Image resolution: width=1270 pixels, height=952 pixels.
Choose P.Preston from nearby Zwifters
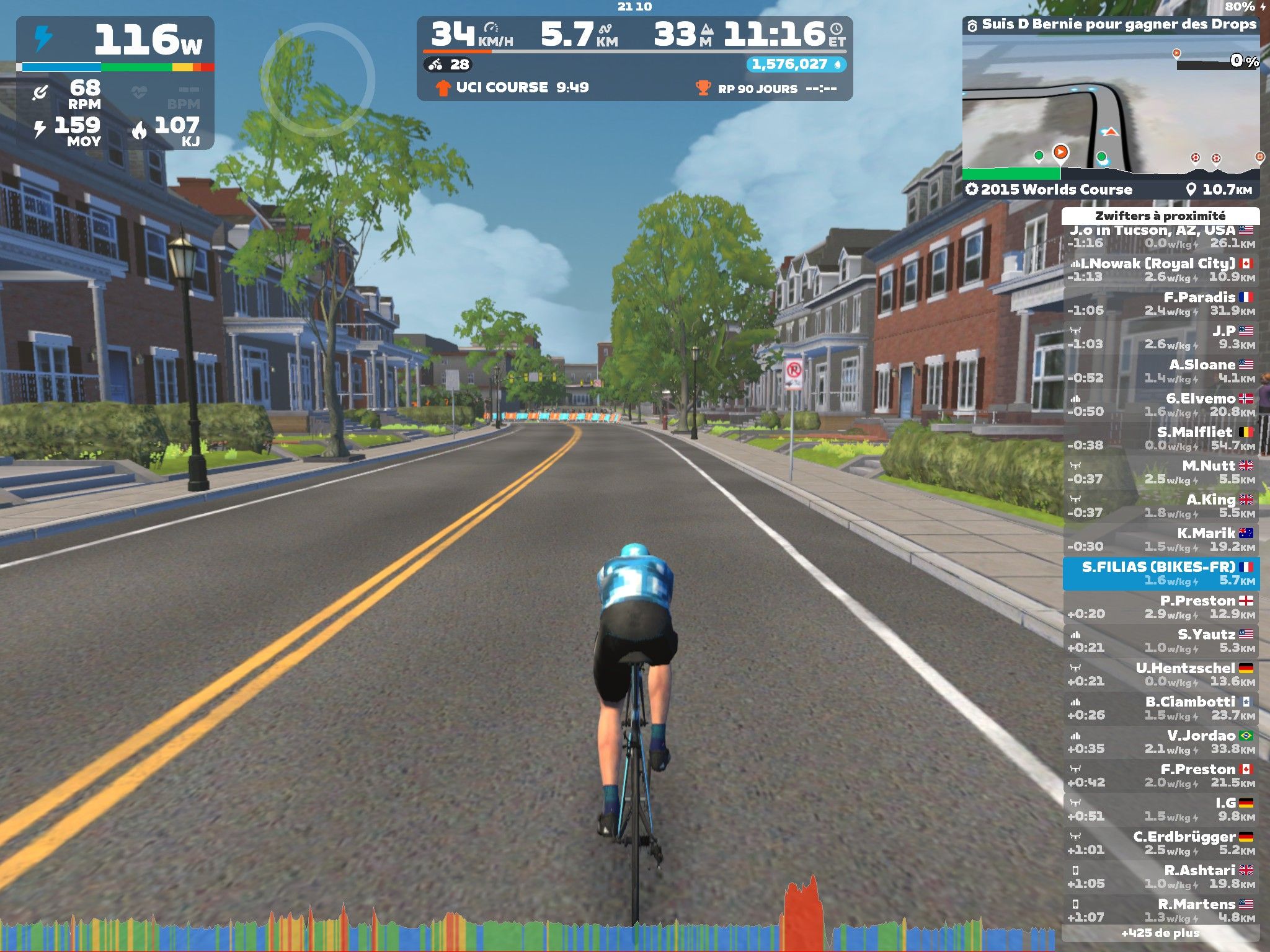tap(1161, 607)
